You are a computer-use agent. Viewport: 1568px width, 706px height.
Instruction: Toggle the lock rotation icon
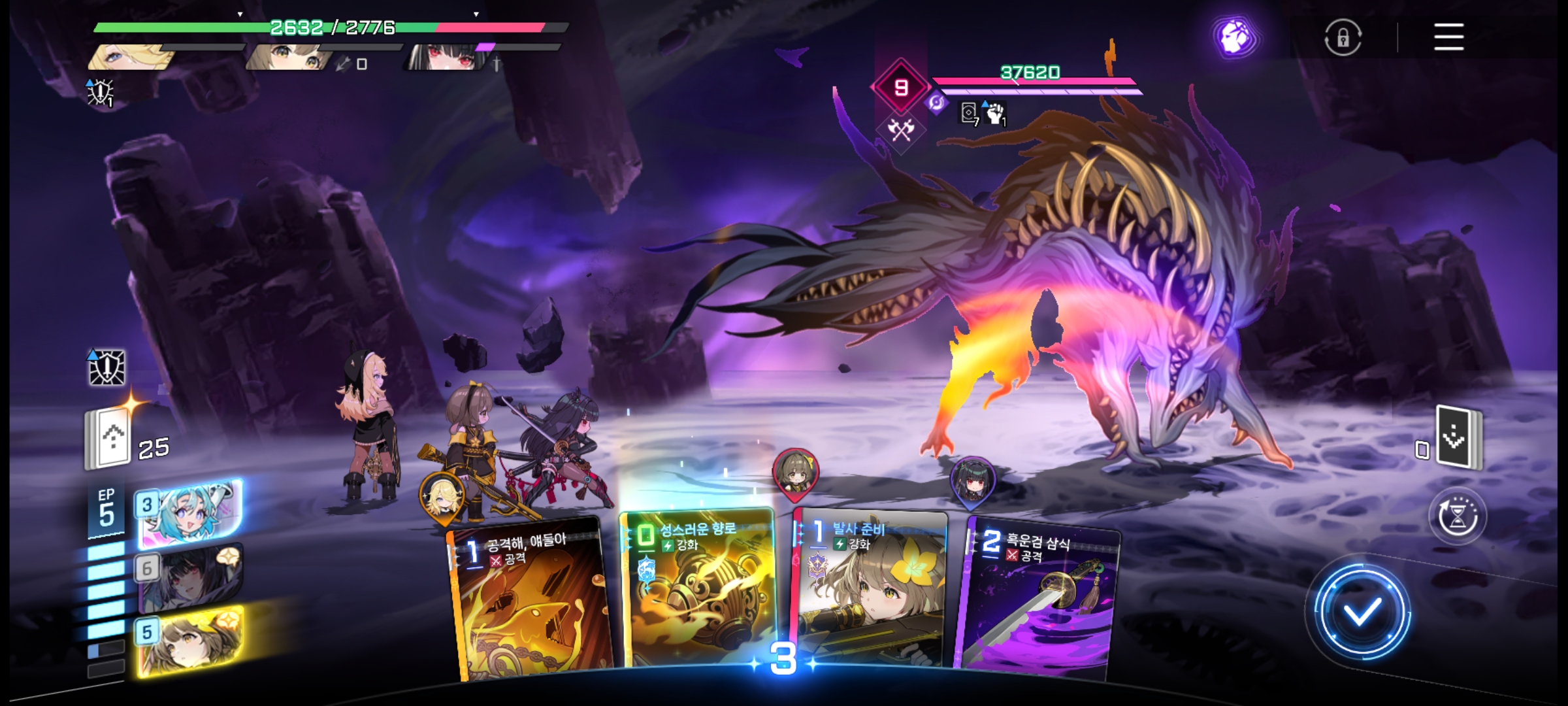point(1343,37)
